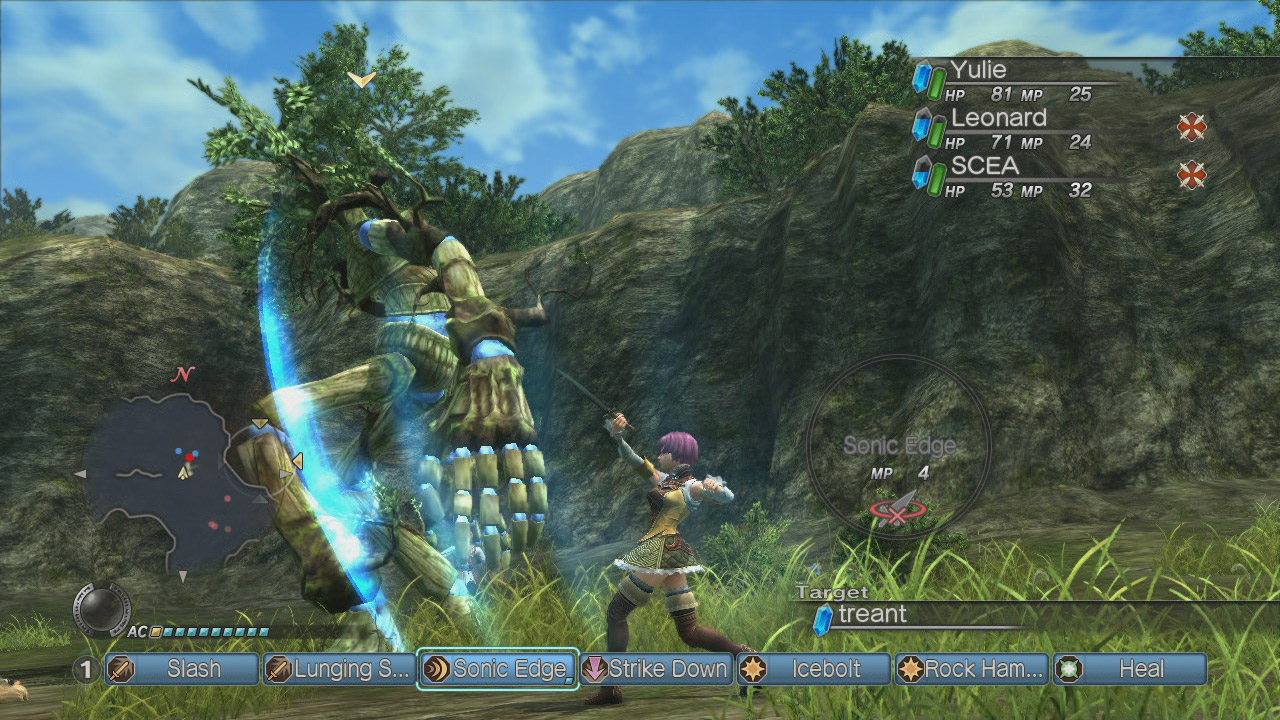Choose the Lunging S... skill

pyautogui.click(x=338, y=669)
